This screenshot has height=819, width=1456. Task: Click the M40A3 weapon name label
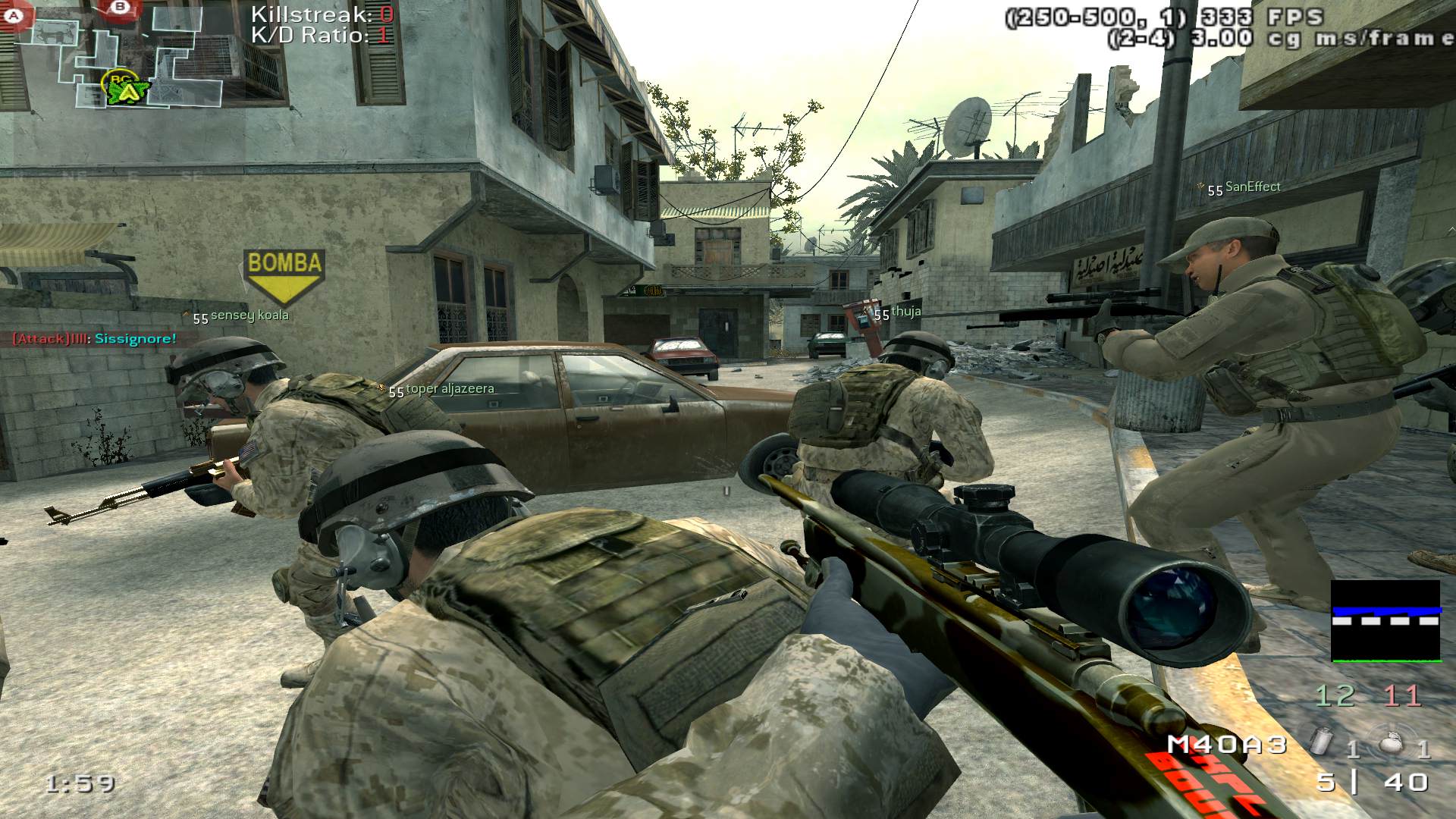coord(1226,744)
